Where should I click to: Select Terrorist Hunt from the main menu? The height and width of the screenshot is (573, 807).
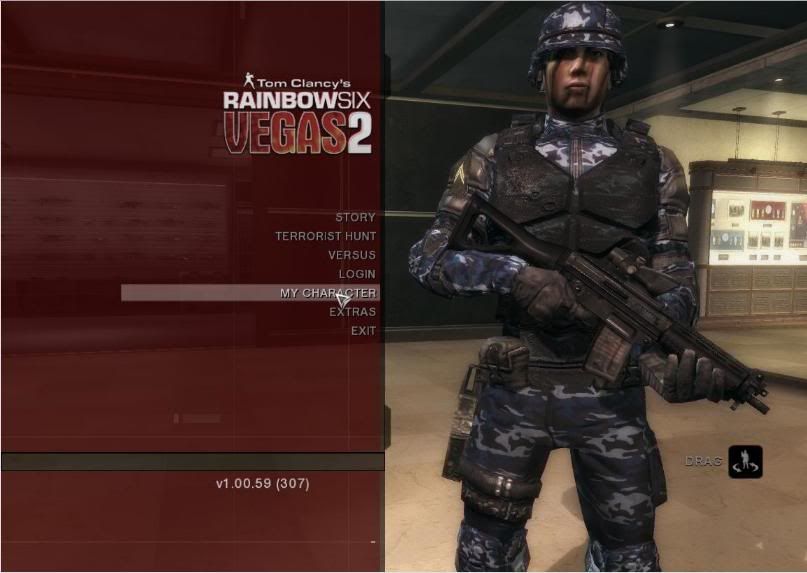pos(326,236)
